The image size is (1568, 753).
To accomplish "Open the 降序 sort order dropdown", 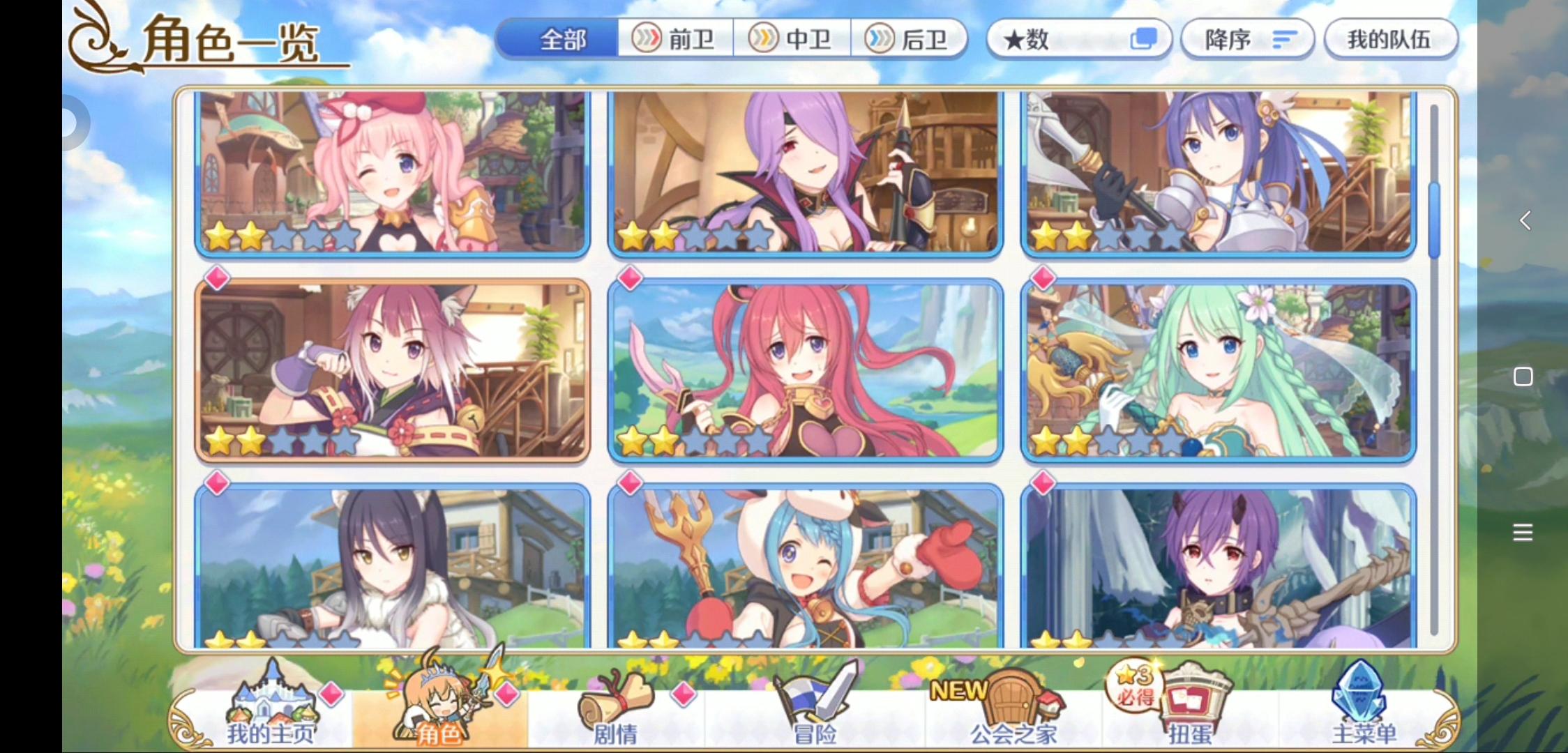I will (x=1248, y=40).
